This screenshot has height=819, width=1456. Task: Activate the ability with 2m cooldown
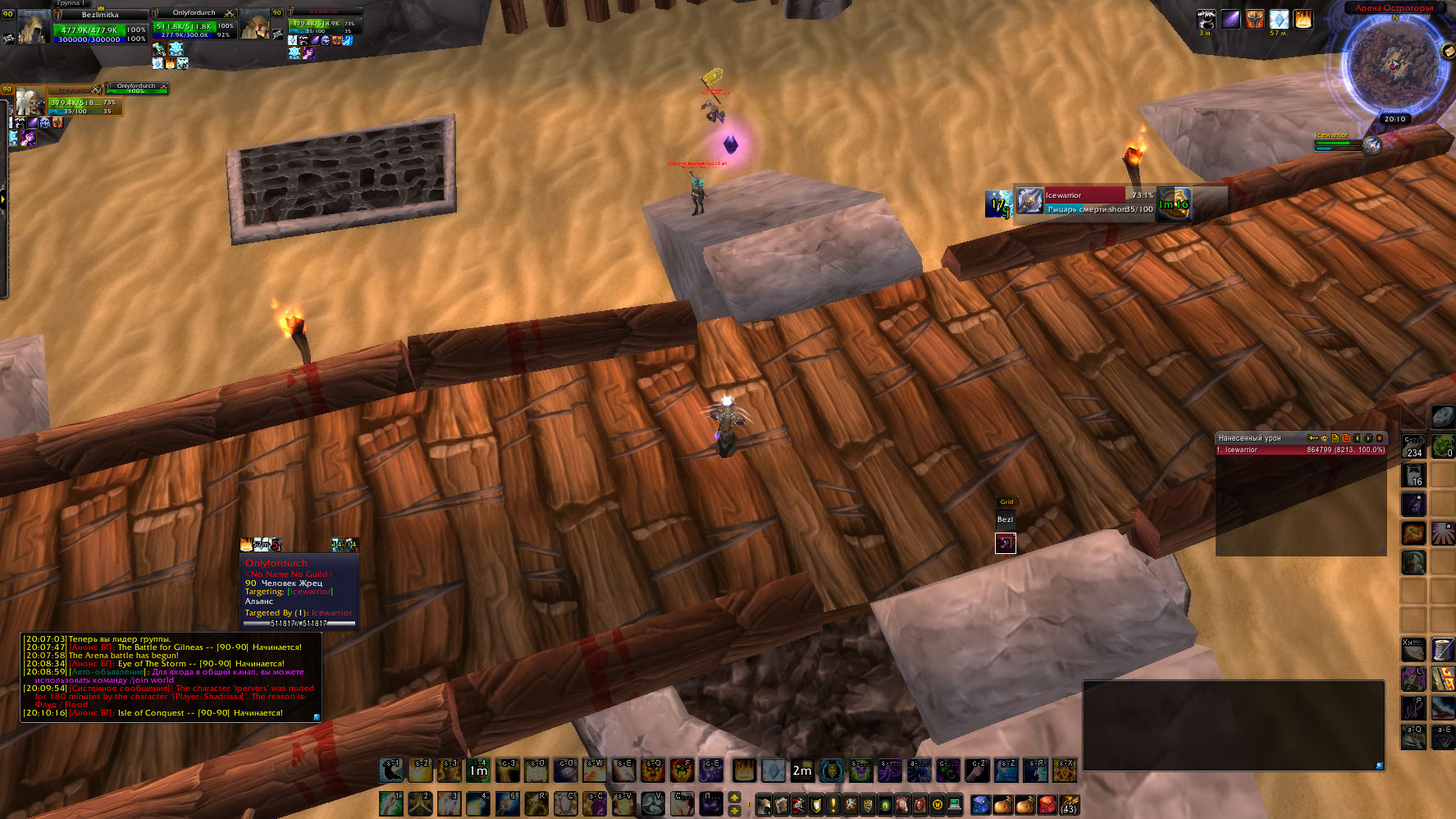[x=801, y=771]
